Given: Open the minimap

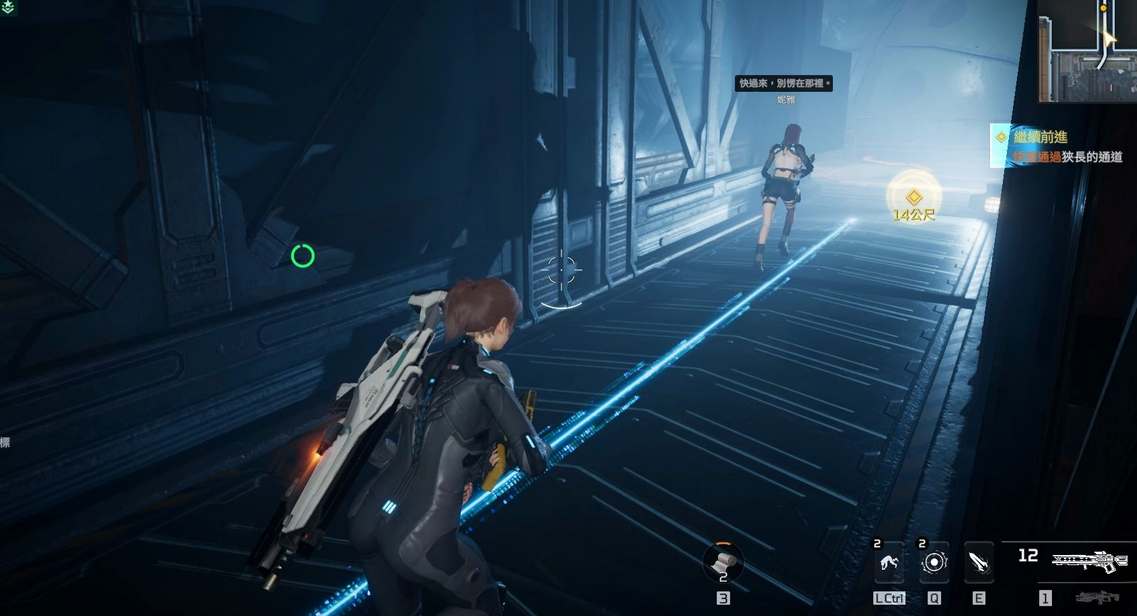Looking at the screenshot, I should 1087,50.
